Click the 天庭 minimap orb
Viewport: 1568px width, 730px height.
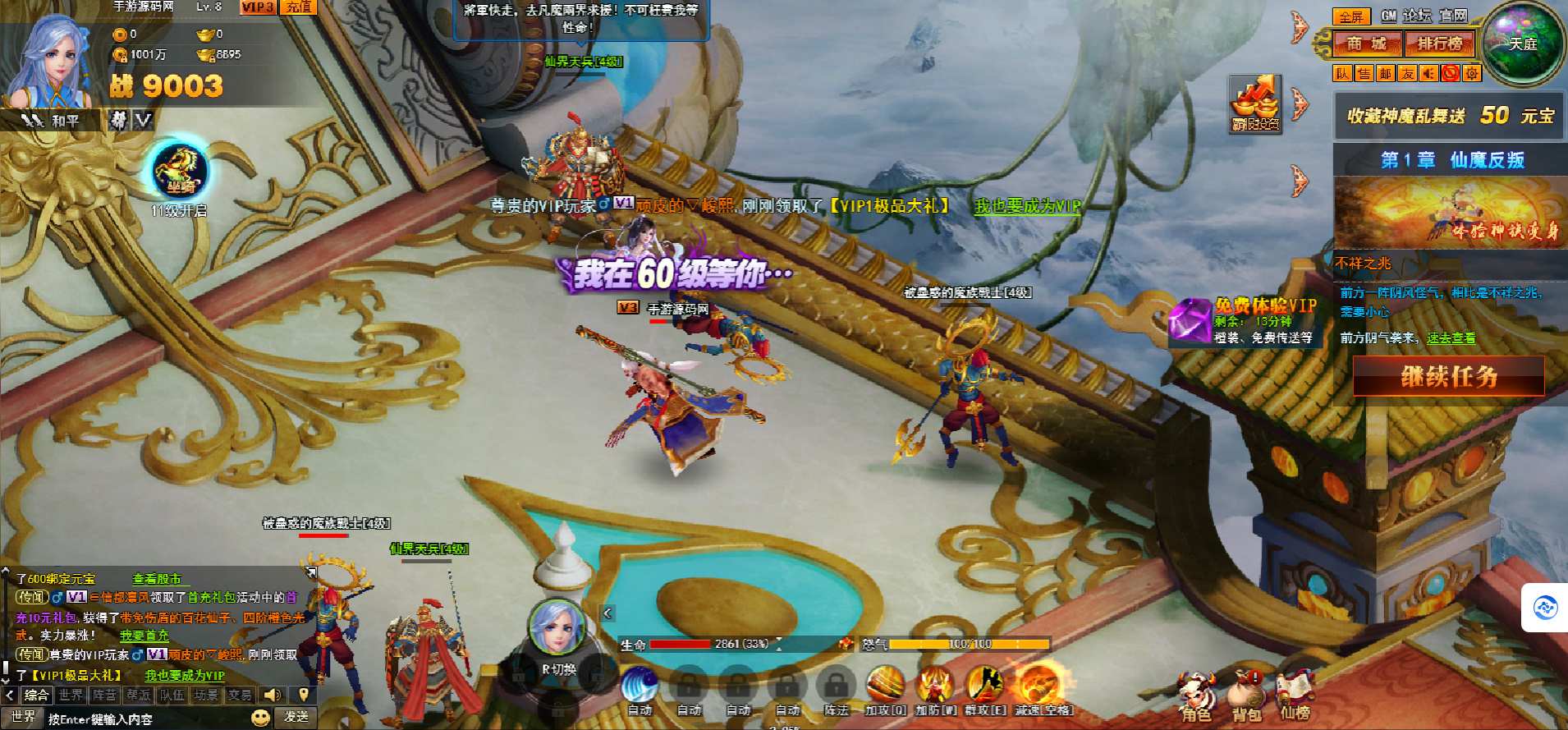1523,44
